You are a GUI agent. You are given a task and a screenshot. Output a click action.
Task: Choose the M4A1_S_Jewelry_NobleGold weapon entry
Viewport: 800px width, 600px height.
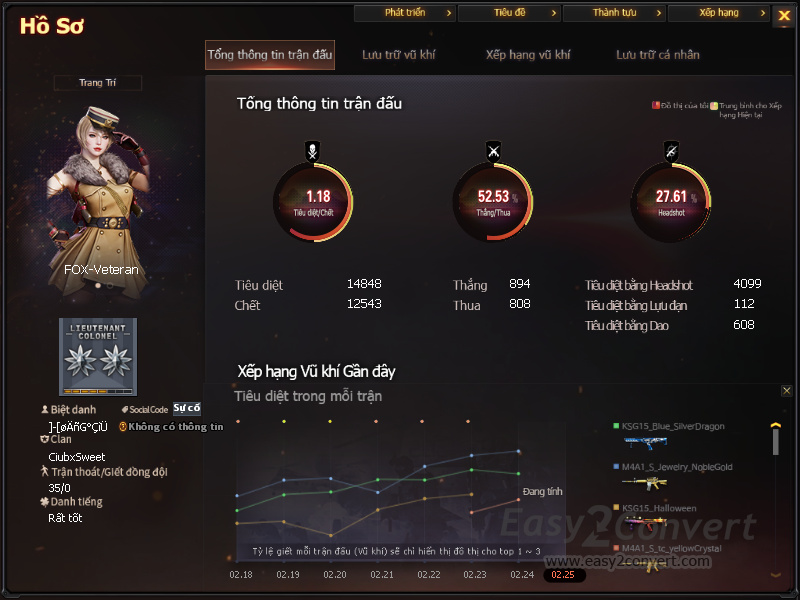coord(676,467)
